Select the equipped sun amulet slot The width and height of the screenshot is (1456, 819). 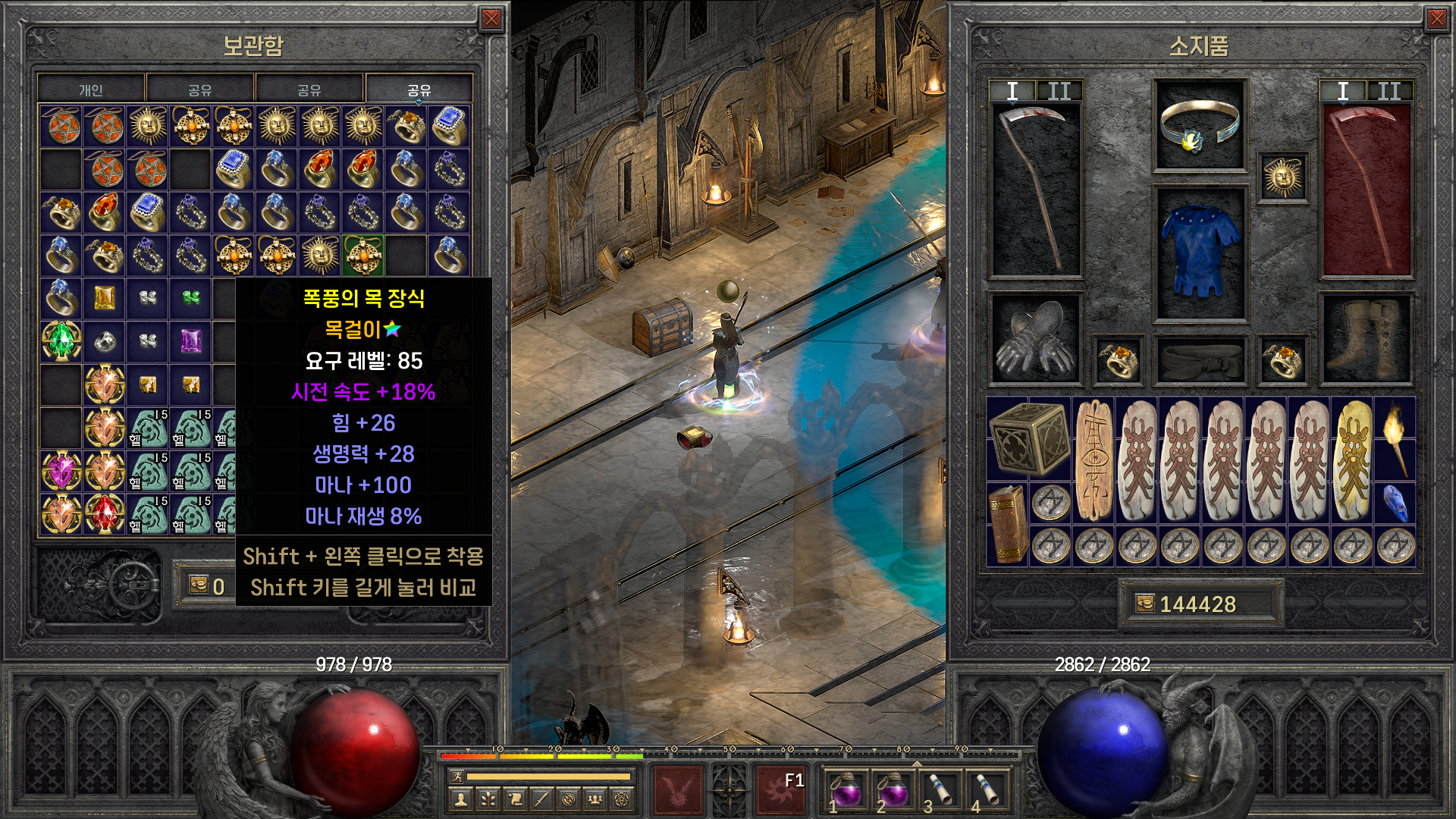click(x=1283, y=177)
